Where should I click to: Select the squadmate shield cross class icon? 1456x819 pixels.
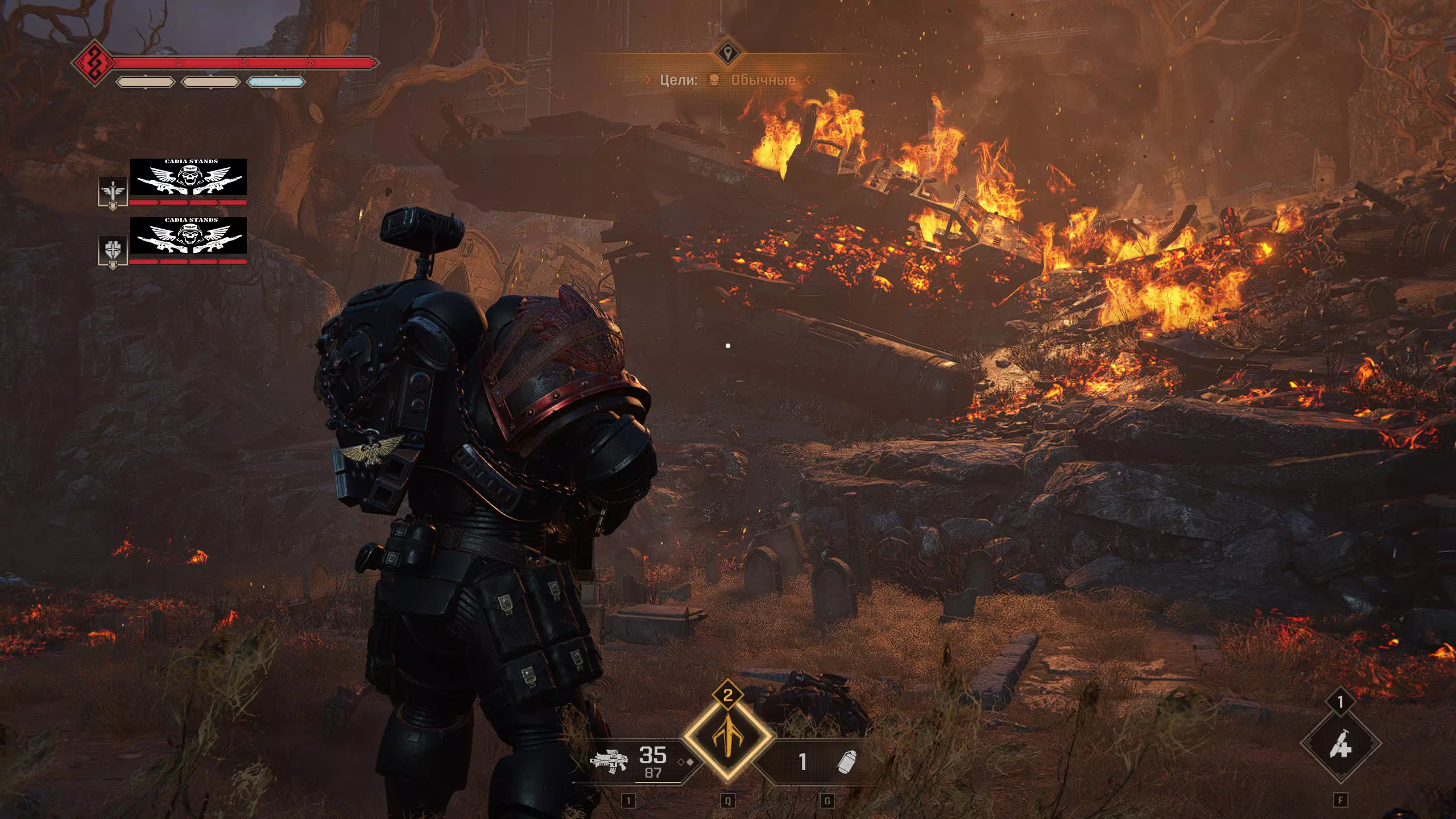[x=113, y=250]
